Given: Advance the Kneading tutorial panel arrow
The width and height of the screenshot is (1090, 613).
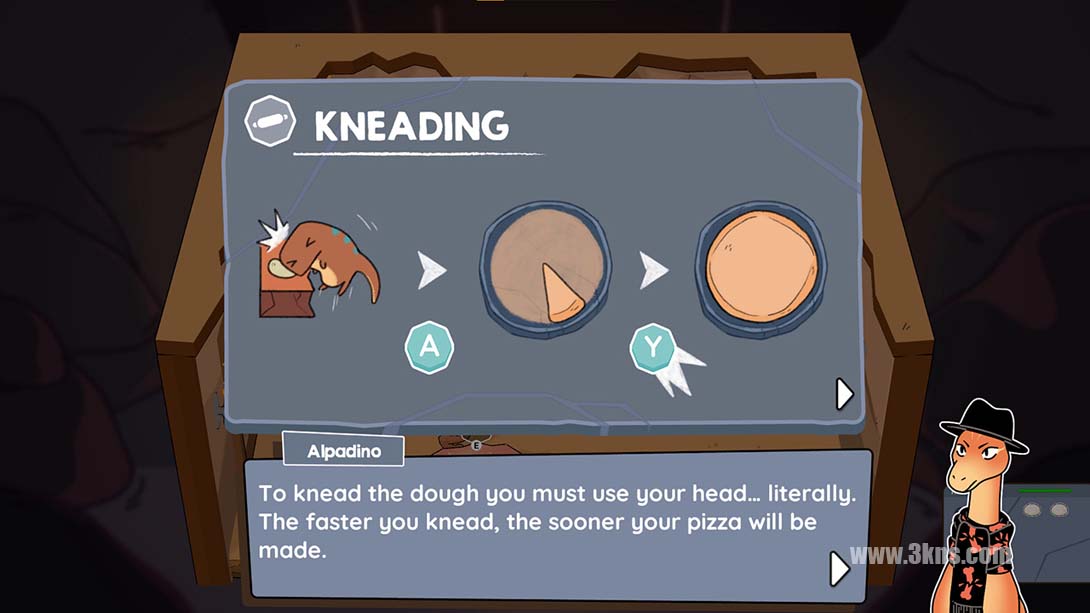Looking at the screenshot, I should coord(844,394).
